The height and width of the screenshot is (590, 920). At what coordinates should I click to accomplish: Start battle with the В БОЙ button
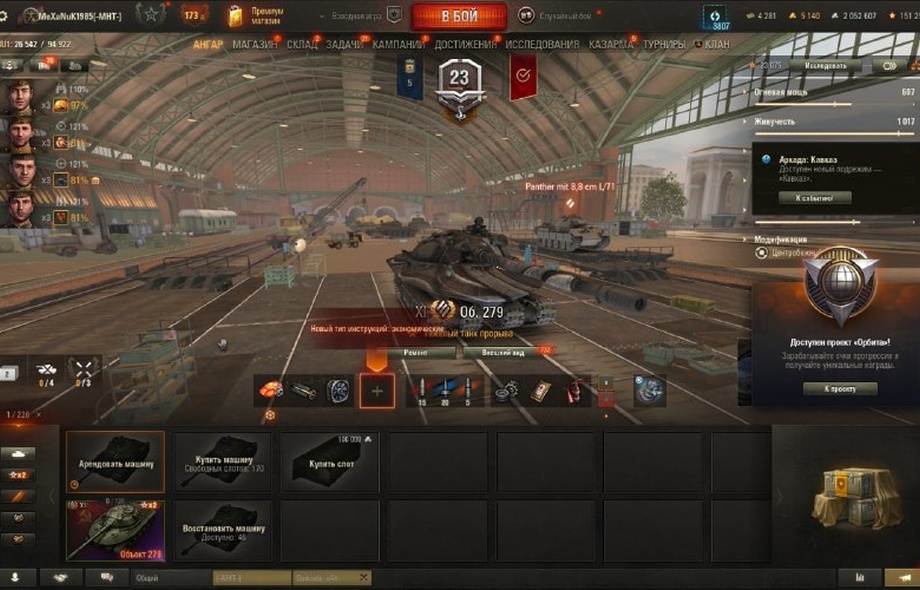pyautogui.click(x=459, y=16)
